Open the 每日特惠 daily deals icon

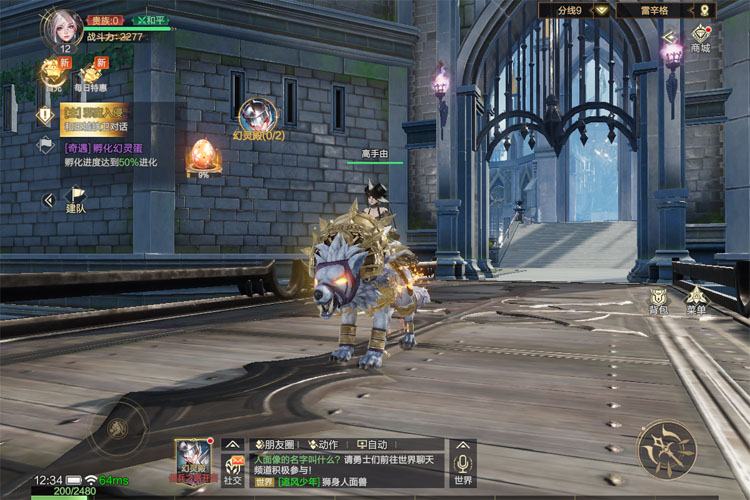click(x=94, y=71)
